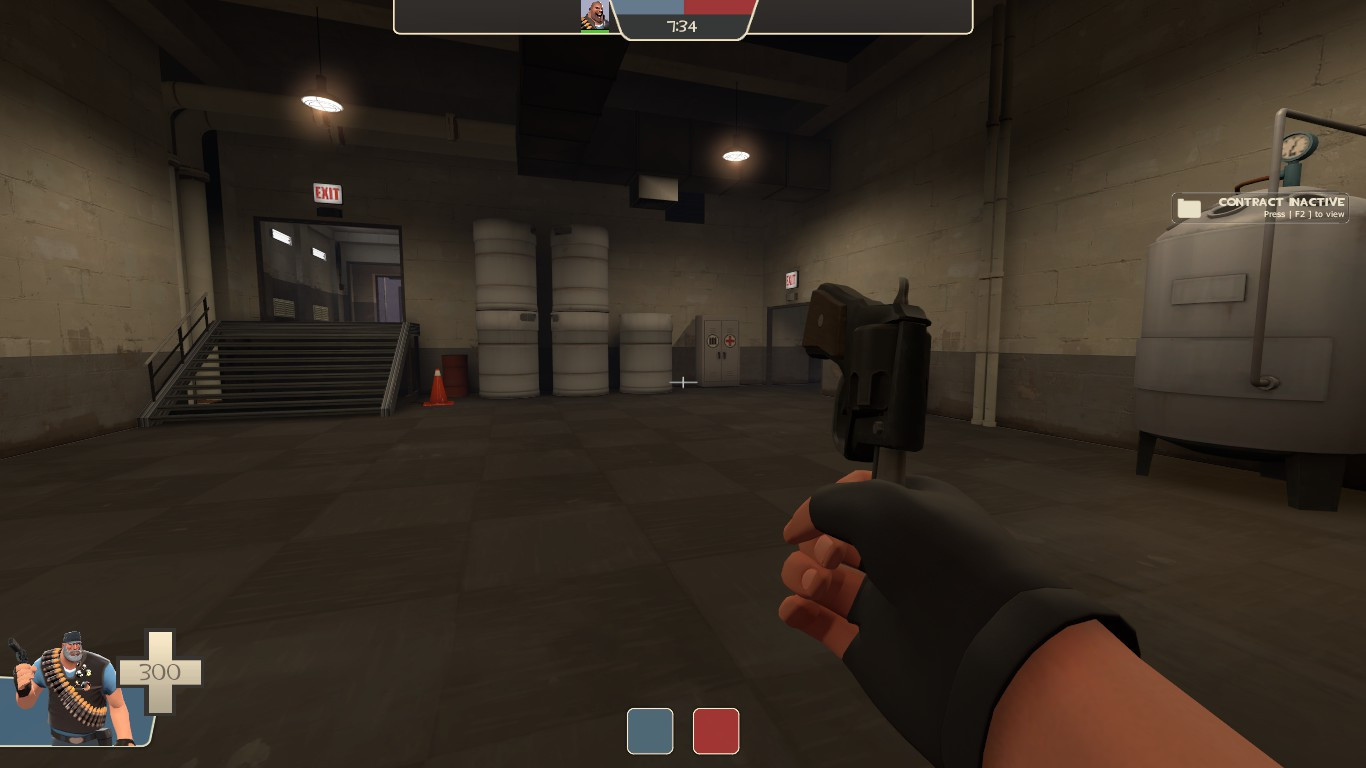The width and height of the screenshot is (1366, 768).
Task: Select the RED team square
Action: coord(716,731)
